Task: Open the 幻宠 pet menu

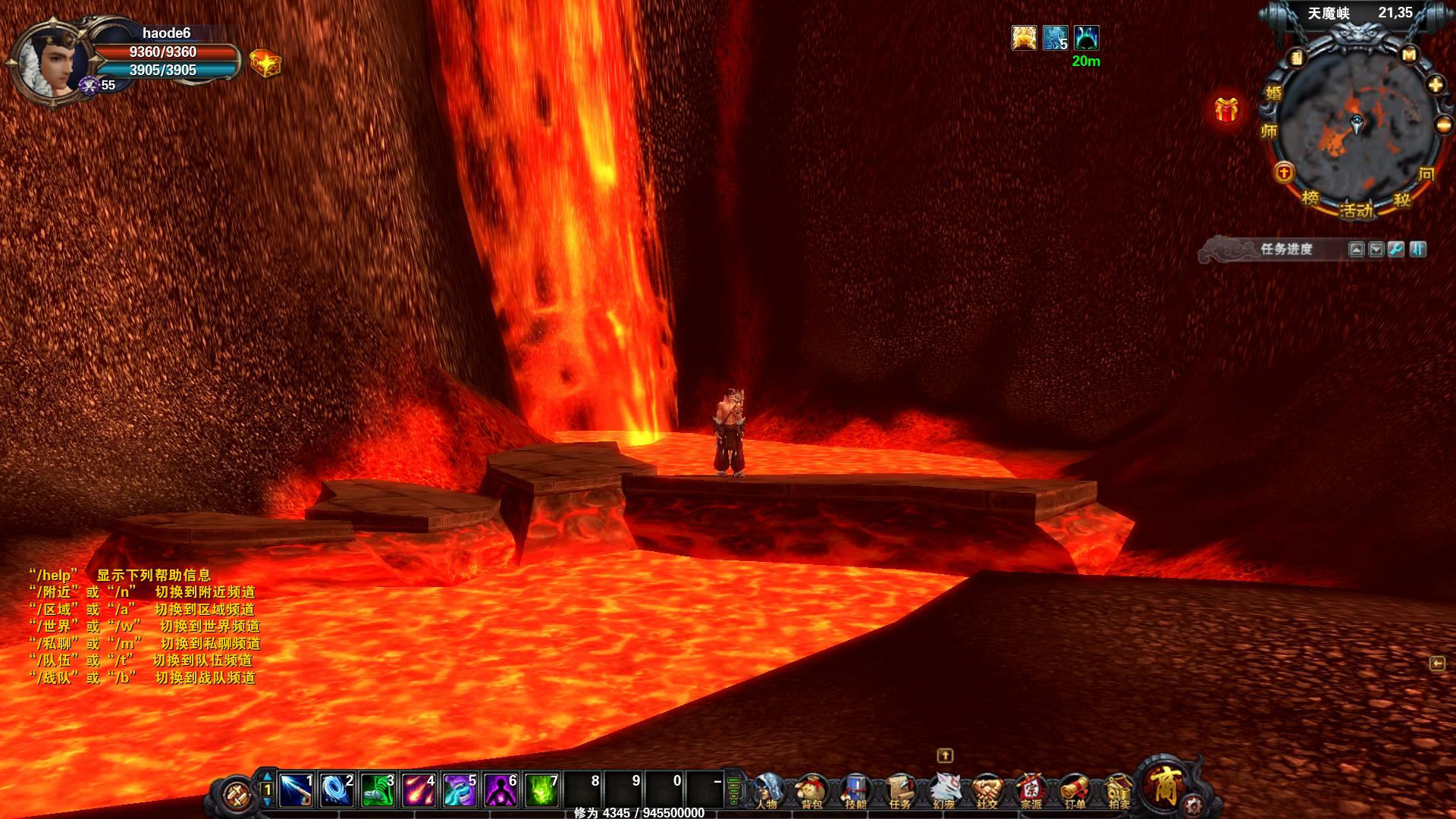Action: click(x=943, y=791)
